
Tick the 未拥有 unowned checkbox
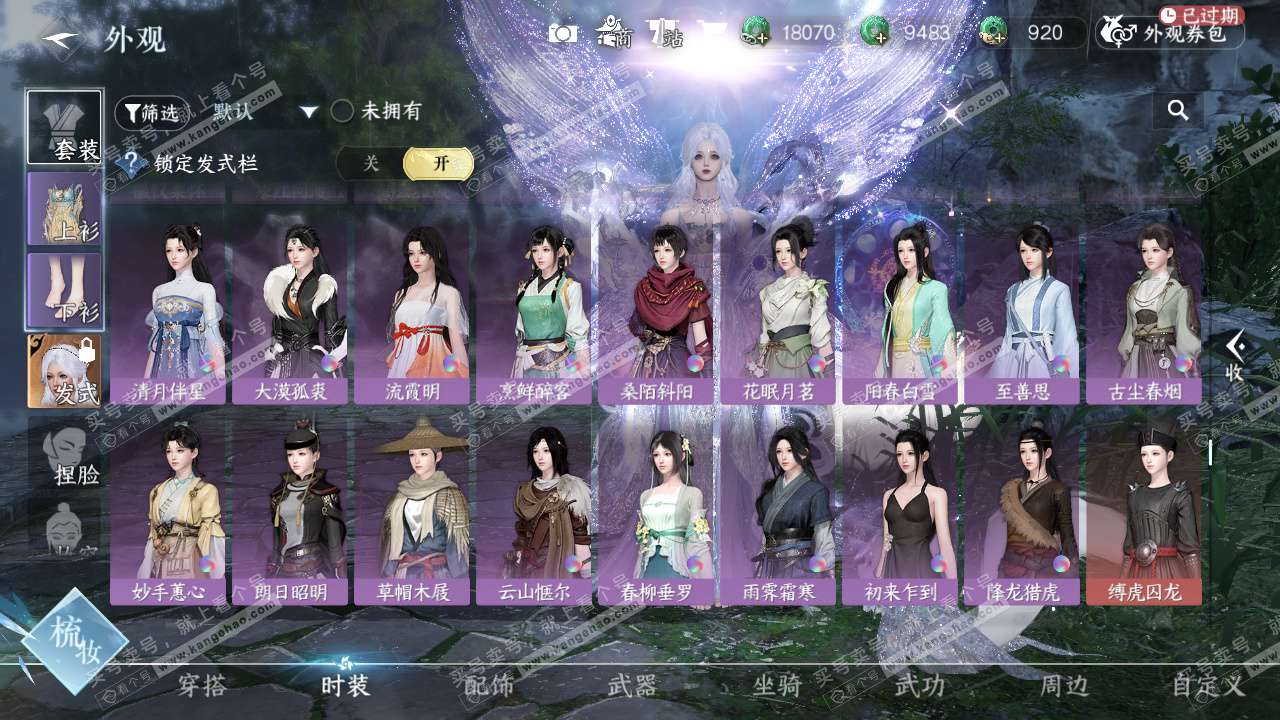point(343,111)
